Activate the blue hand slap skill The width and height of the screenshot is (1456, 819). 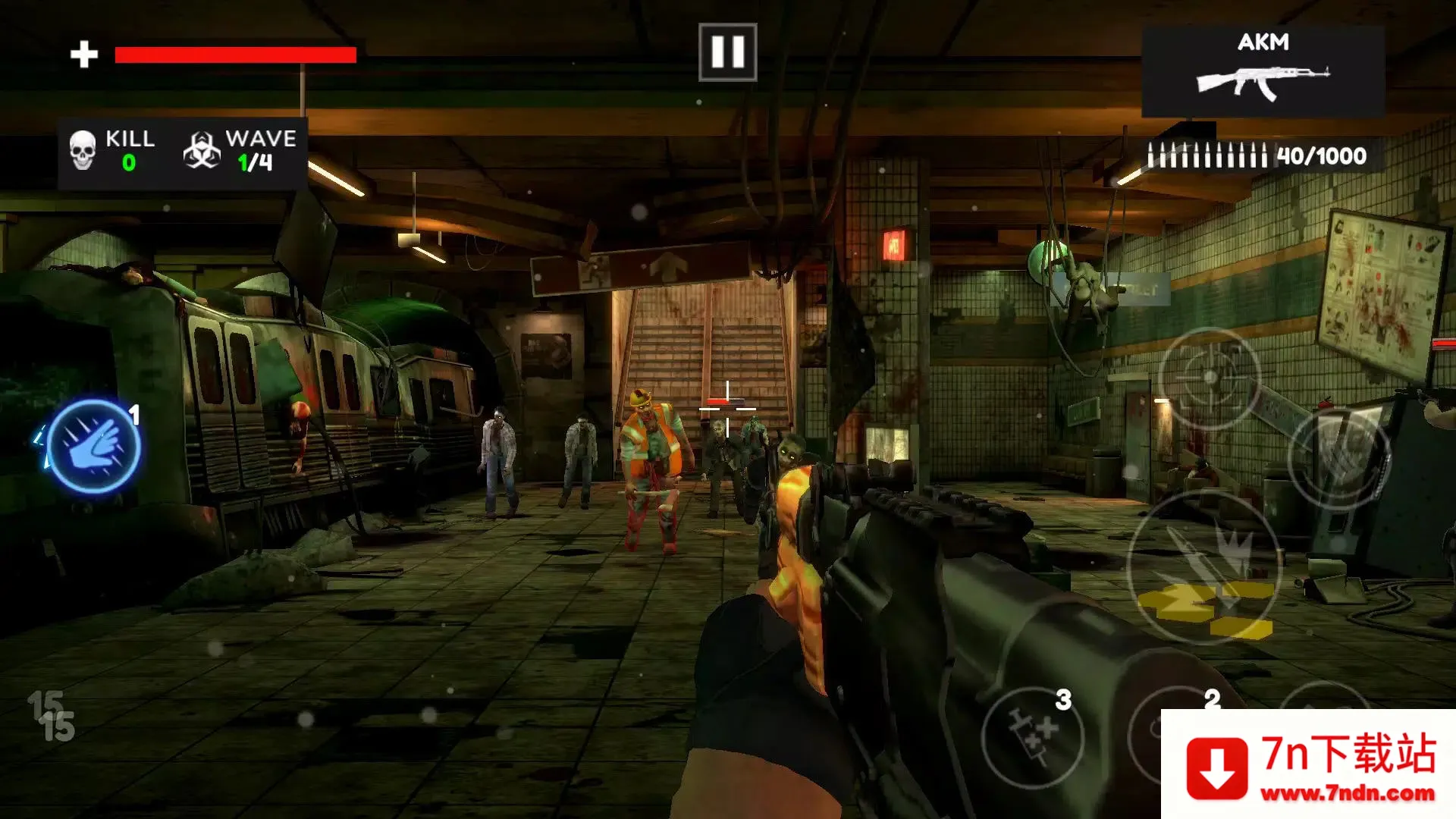tap(94, 447)
